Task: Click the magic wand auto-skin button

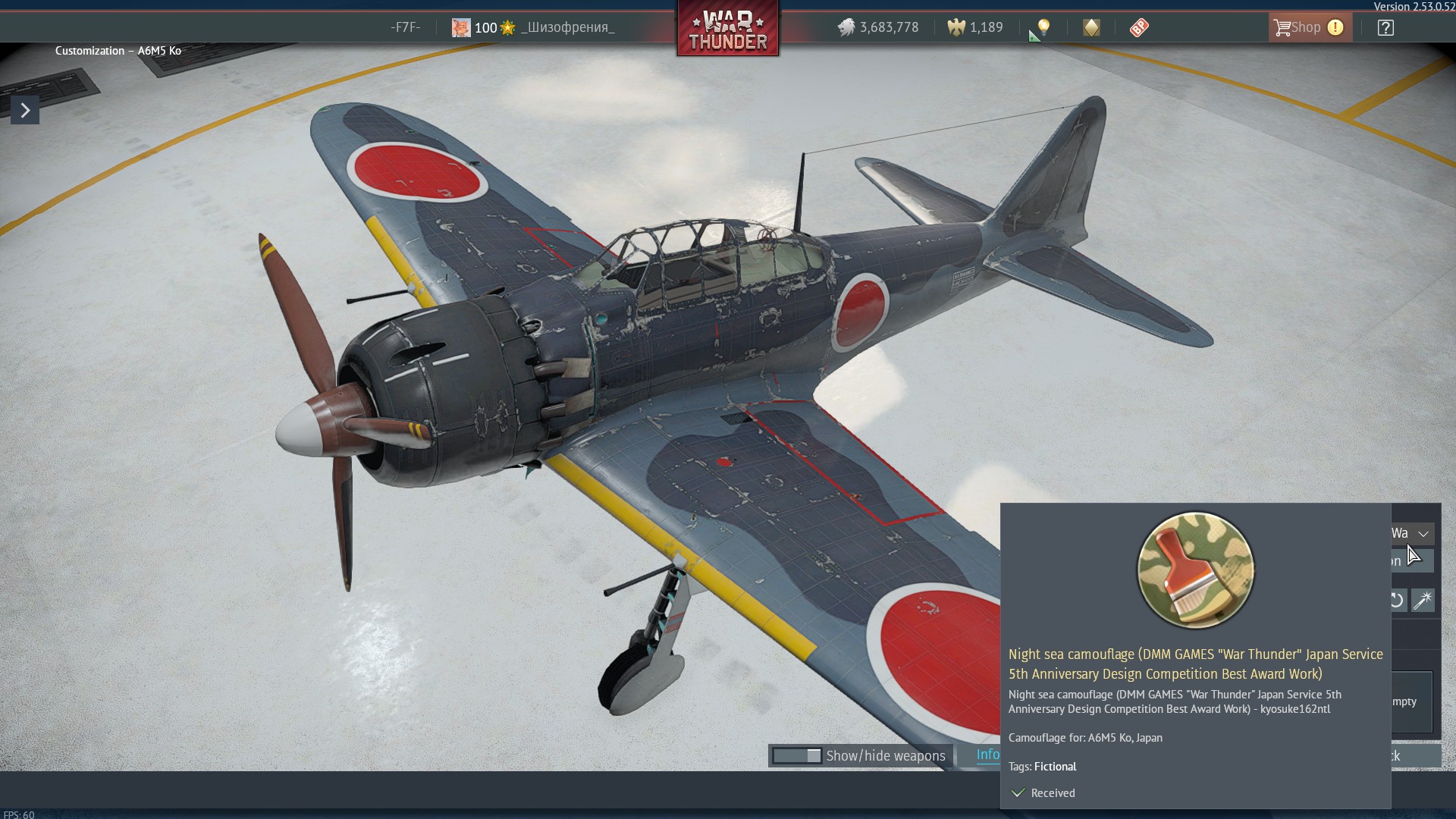Action: [1423, 601]
